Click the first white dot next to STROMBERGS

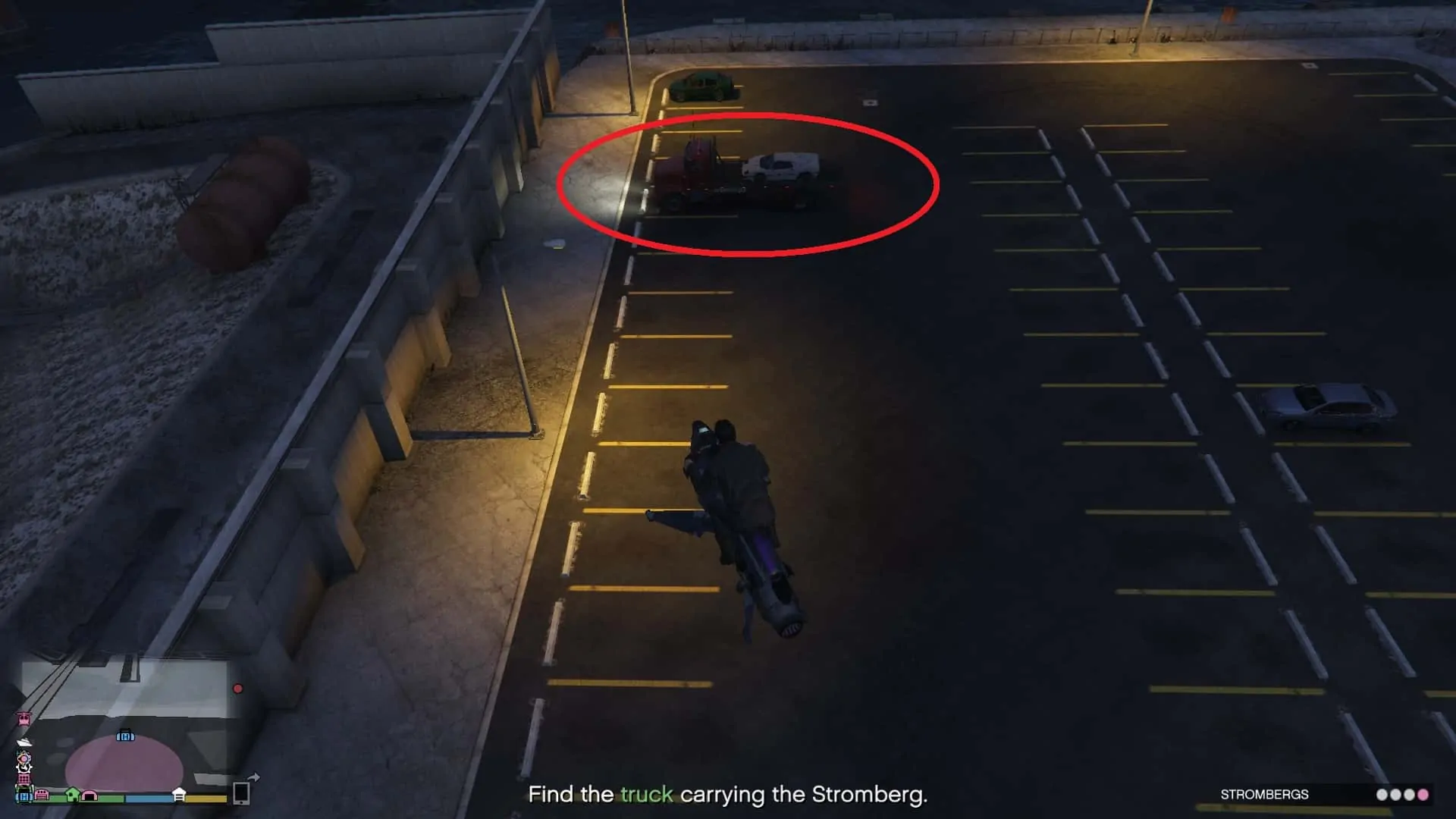(1382, 794)
